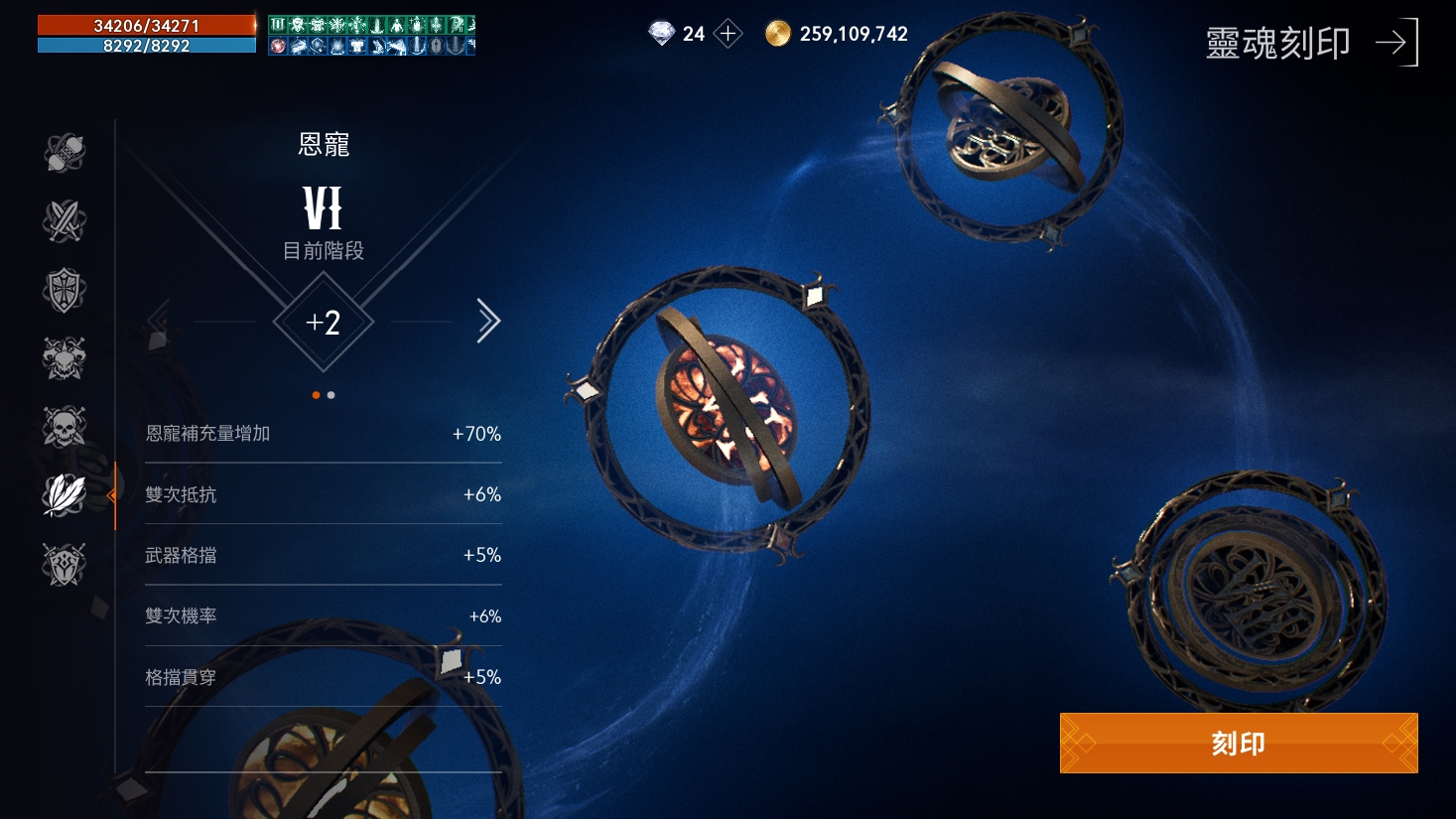1456x819 pixels.
Task: Add more diamonds with the plus button
Action: click(x=728, y=34)
